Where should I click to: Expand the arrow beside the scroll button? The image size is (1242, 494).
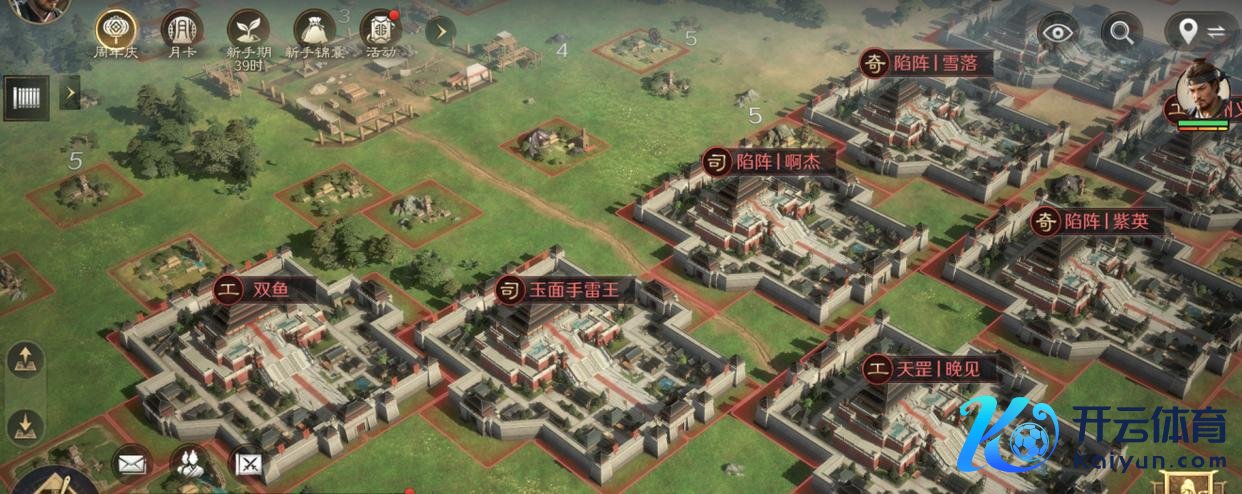point(70,95)
